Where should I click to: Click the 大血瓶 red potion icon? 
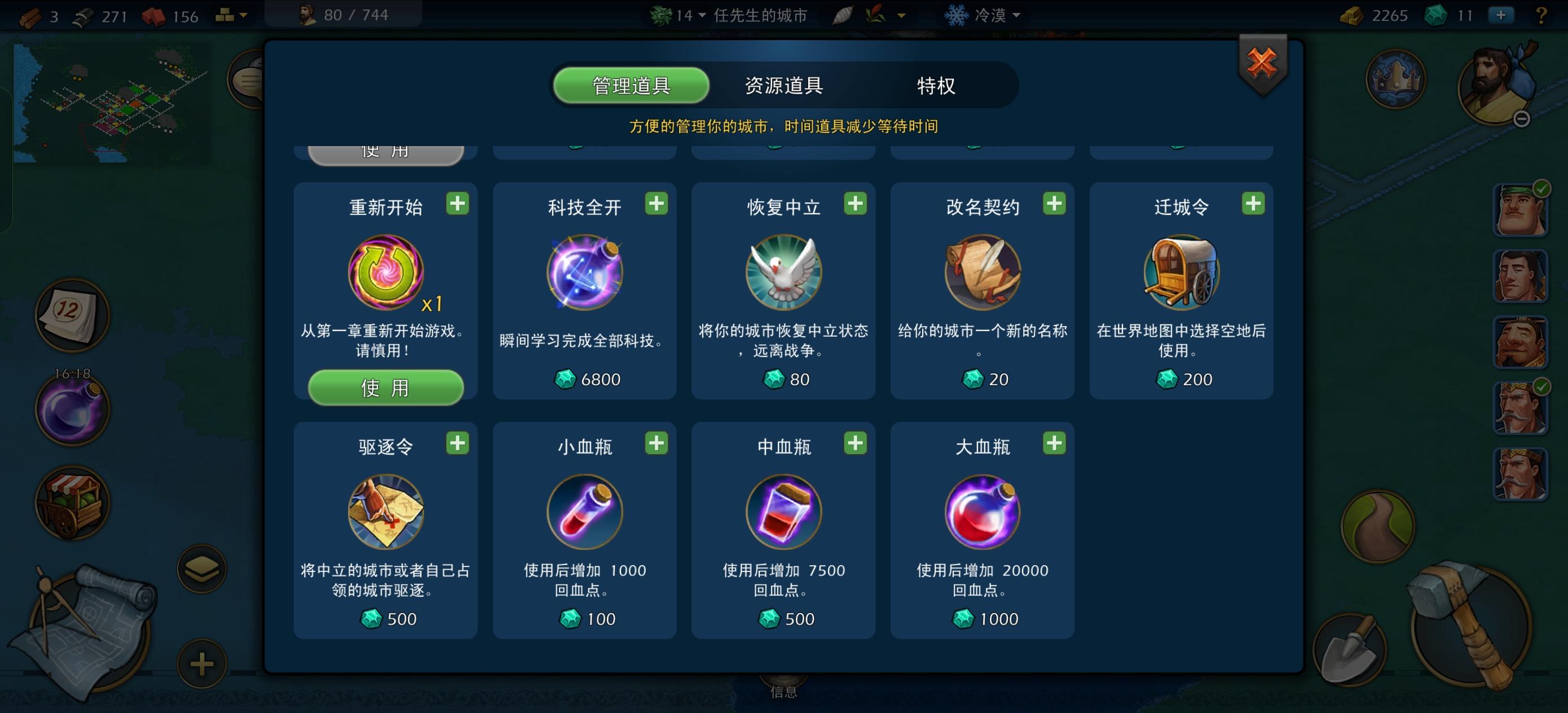pyautogui.click(x=982, y=512)
